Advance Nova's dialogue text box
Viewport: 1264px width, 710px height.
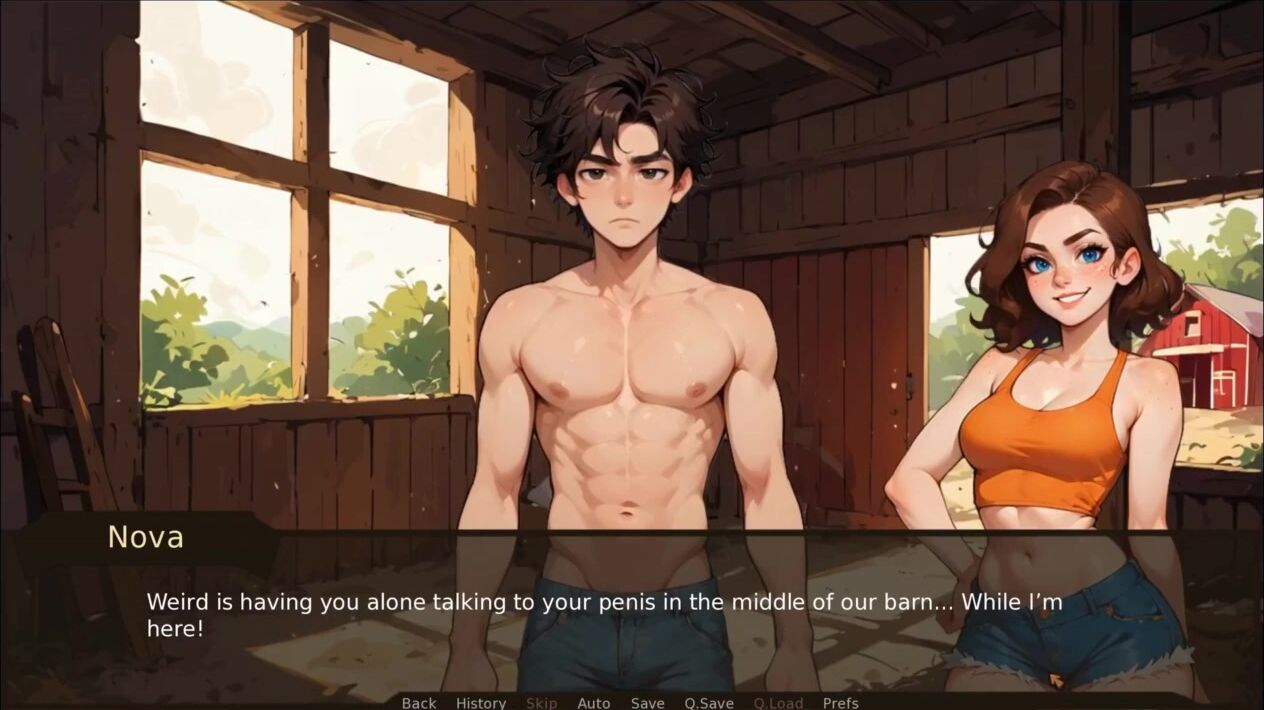click(632, 615)
